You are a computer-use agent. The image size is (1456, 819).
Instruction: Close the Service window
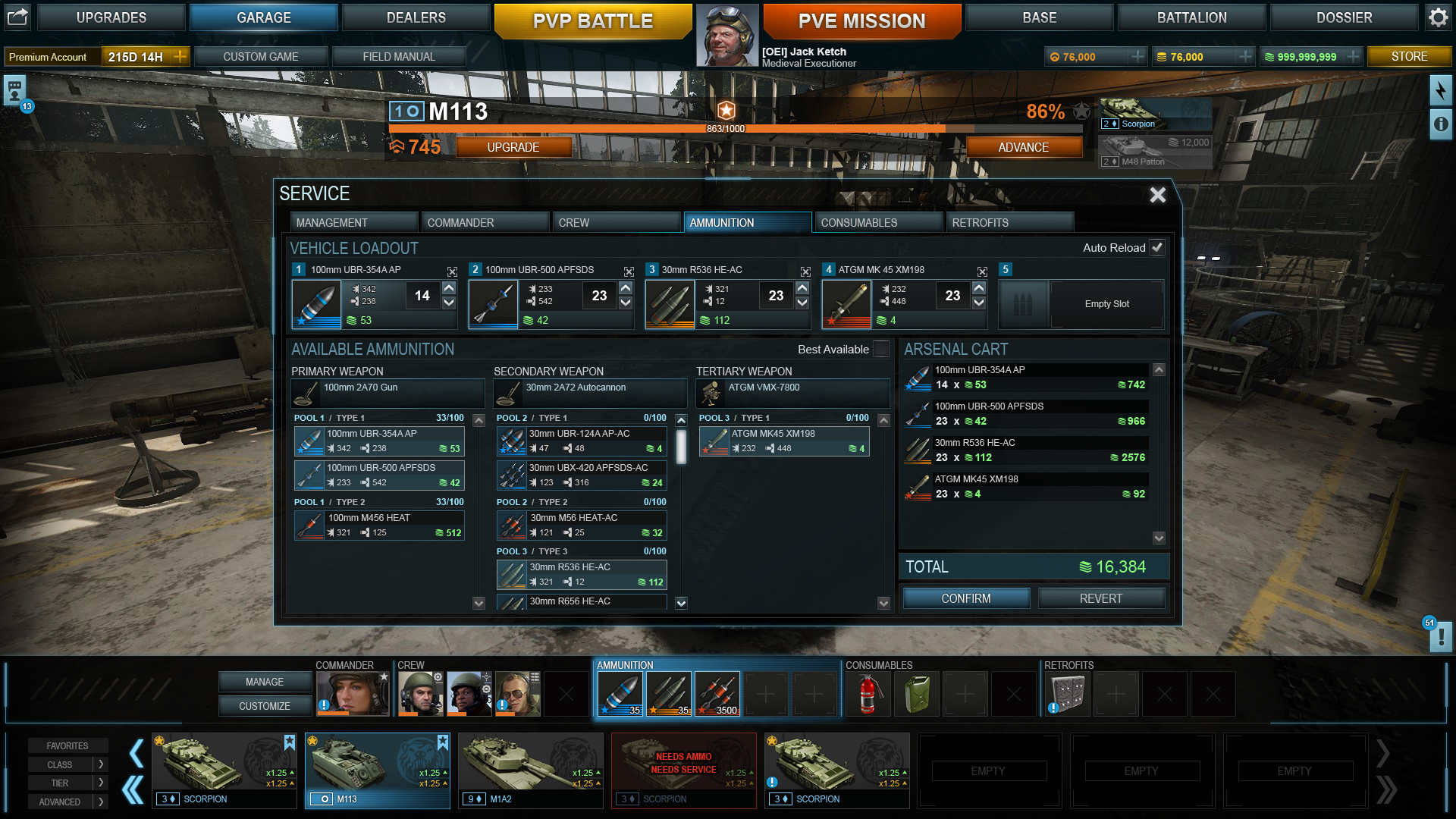tap(1157, 195)
